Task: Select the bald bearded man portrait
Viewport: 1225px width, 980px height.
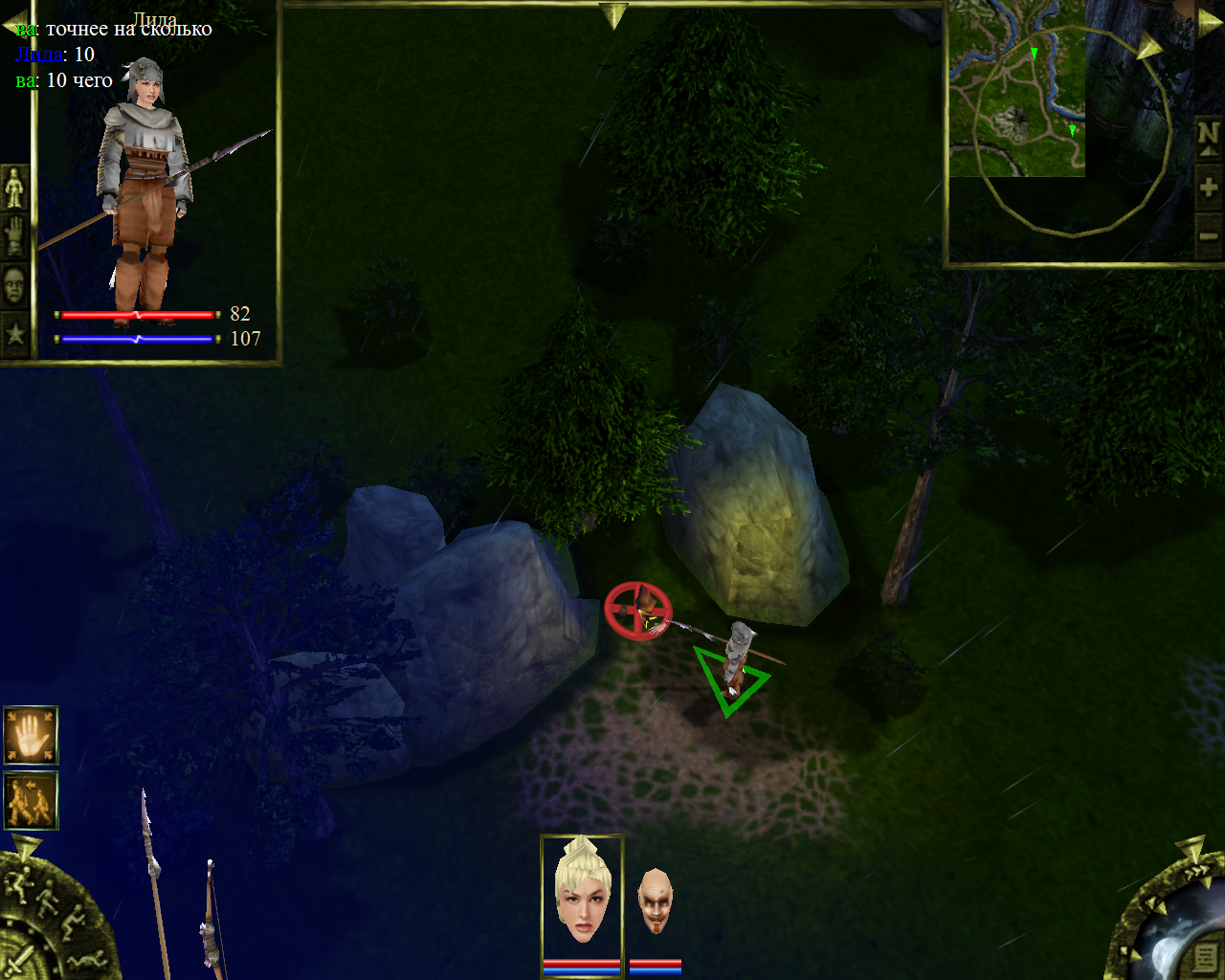Action: [656, 902]
